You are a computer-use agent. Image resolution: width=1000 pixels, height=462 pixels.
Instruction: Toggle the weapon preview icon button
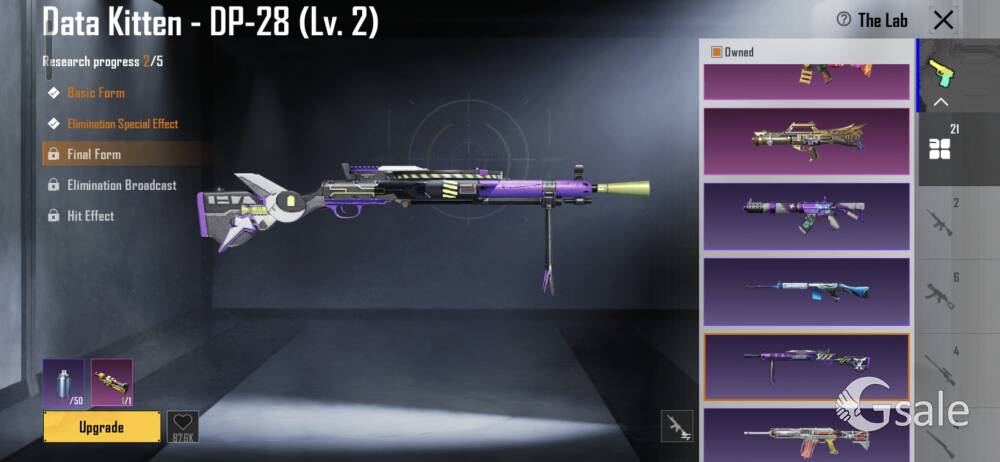(x=677, y=426)
